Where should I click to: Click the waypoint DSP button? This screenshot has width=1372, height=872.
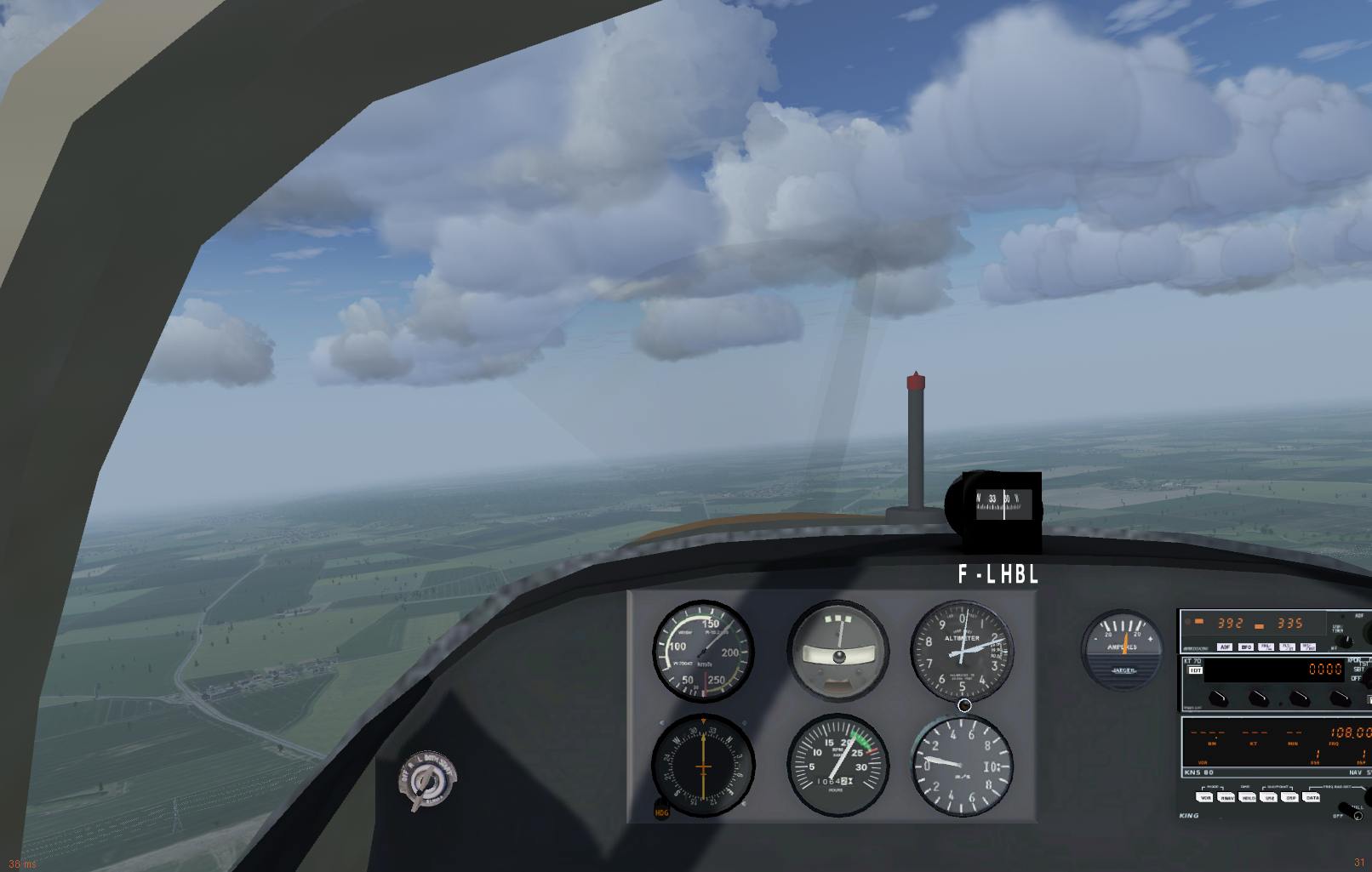coord(1290,797)
